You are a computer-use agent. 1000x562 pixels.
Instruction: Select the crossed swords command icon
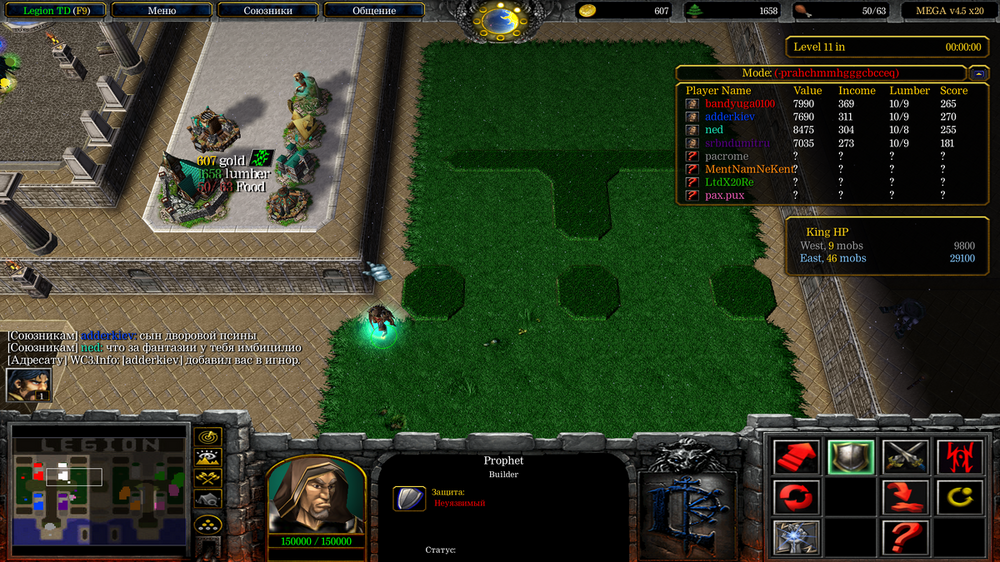(904, 457)
